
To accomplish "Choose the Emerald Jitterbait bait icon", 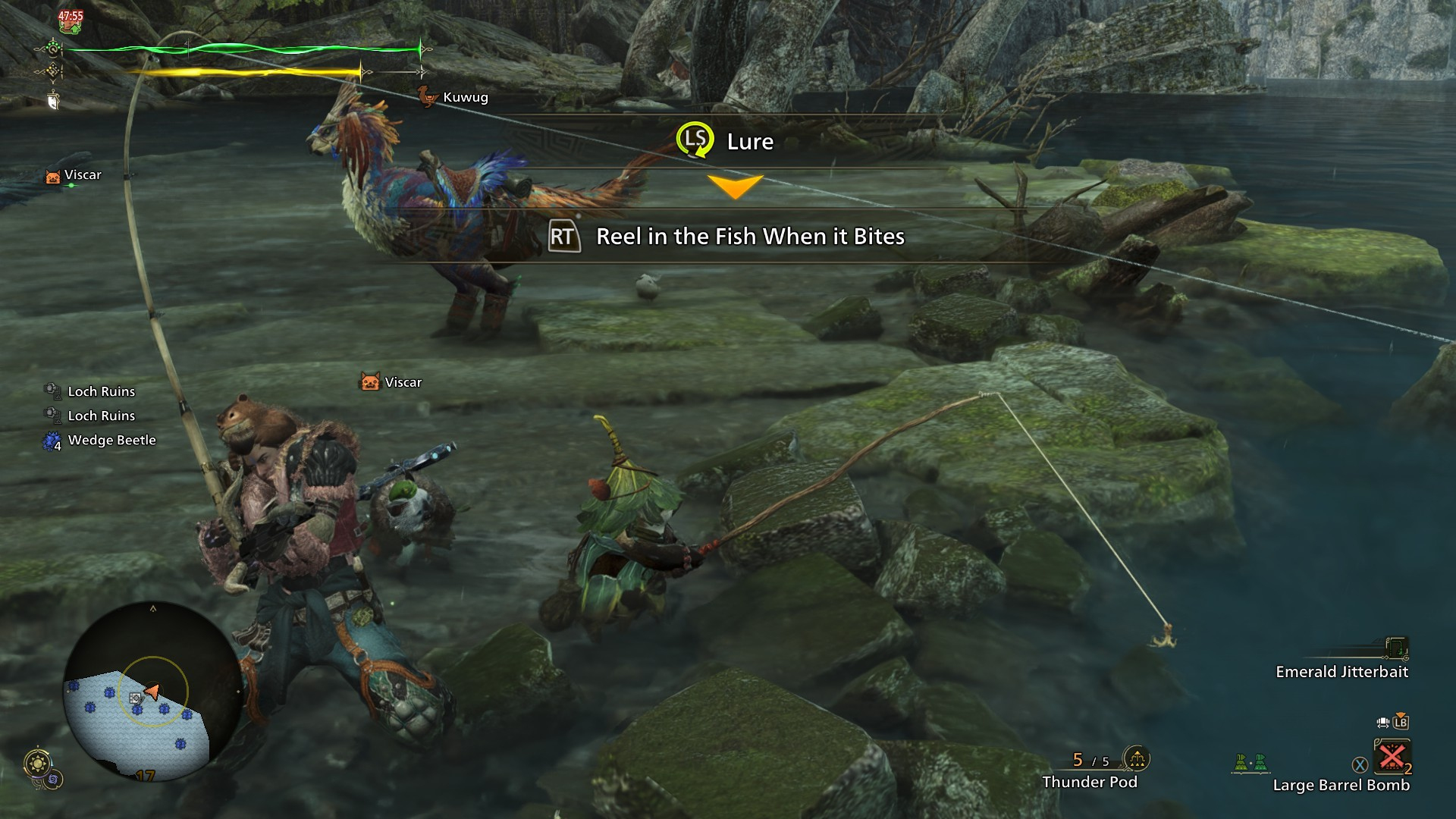I will pyautogui.click(x=1396, y=648).
